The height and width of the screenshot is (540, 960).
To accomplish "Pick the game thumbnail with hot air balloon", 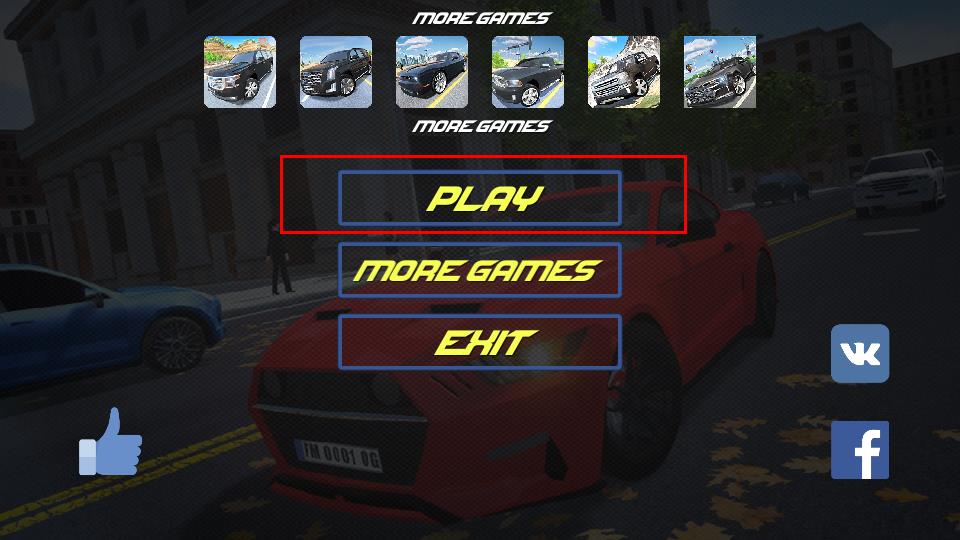I will (720, 72).
